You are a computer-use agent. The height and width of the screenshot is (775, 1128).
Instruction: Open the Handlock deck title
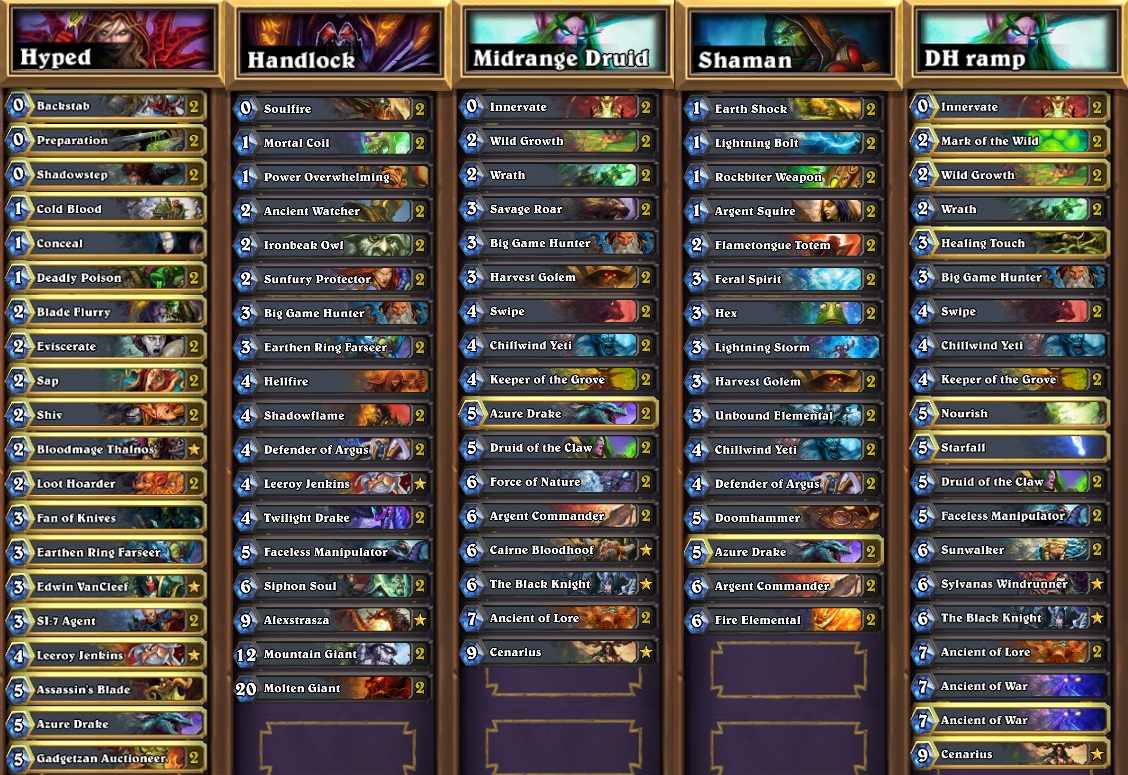coord(339,44)
